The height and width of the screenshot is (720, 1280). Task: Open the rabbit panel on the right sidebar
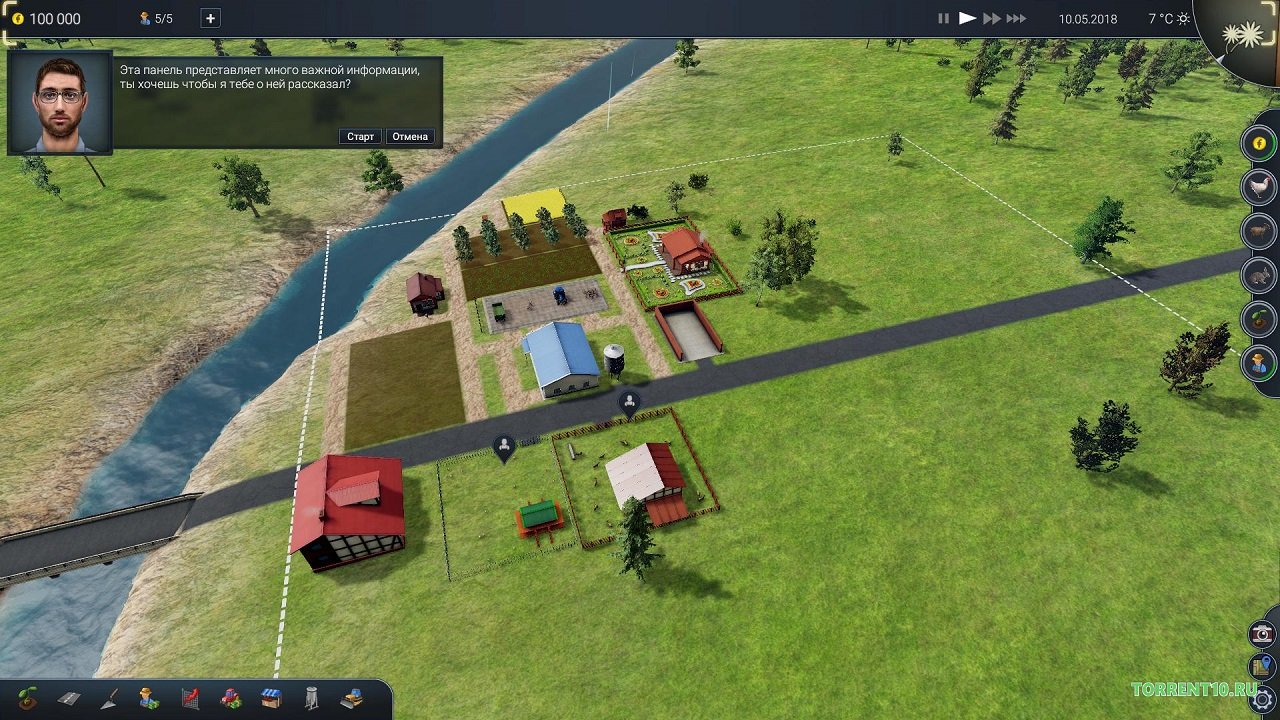point(1259,275)
